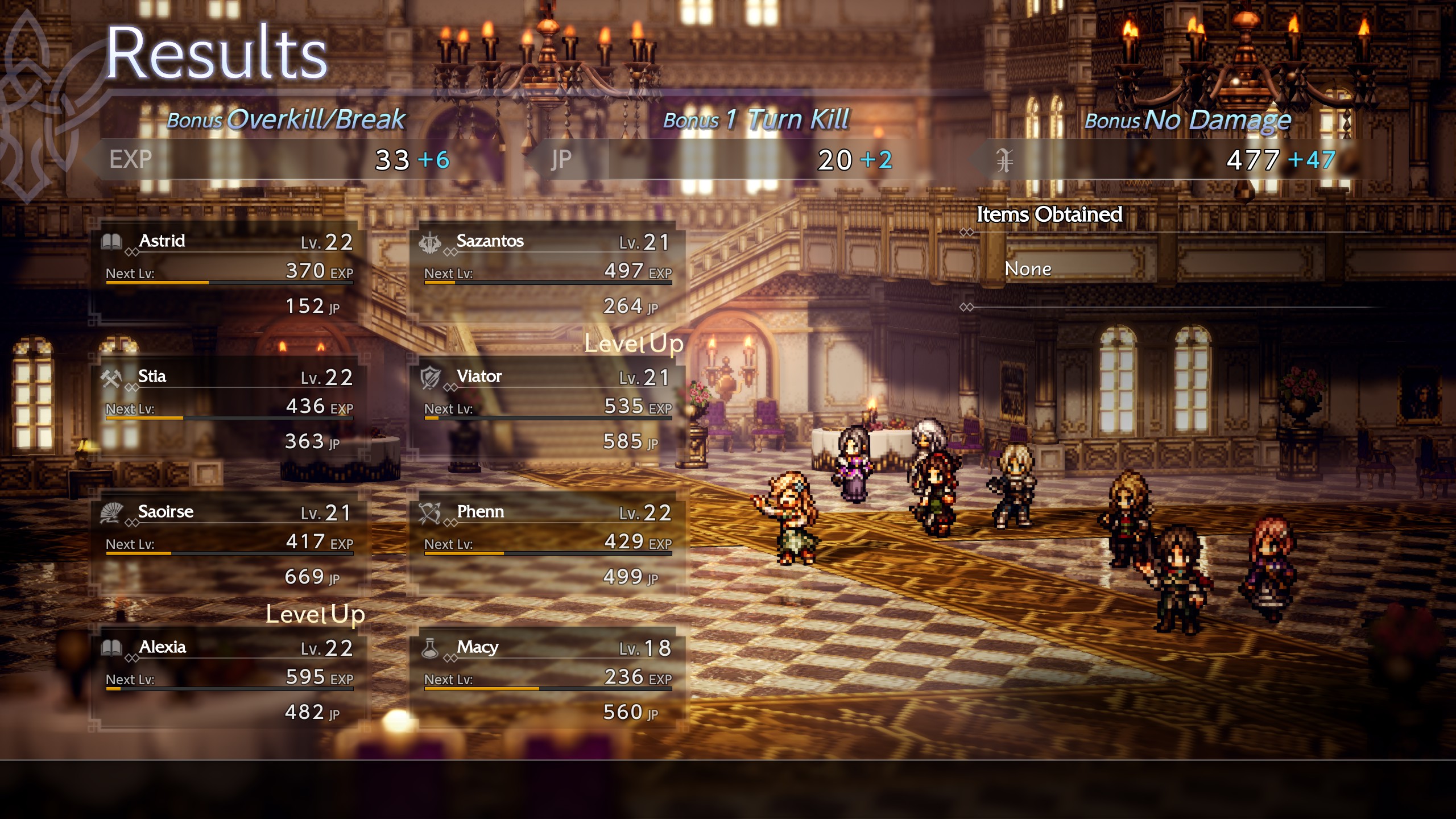Select Astrid's result panel
This screenshot has height=819, width=1456.
click(x=229, y=274)
